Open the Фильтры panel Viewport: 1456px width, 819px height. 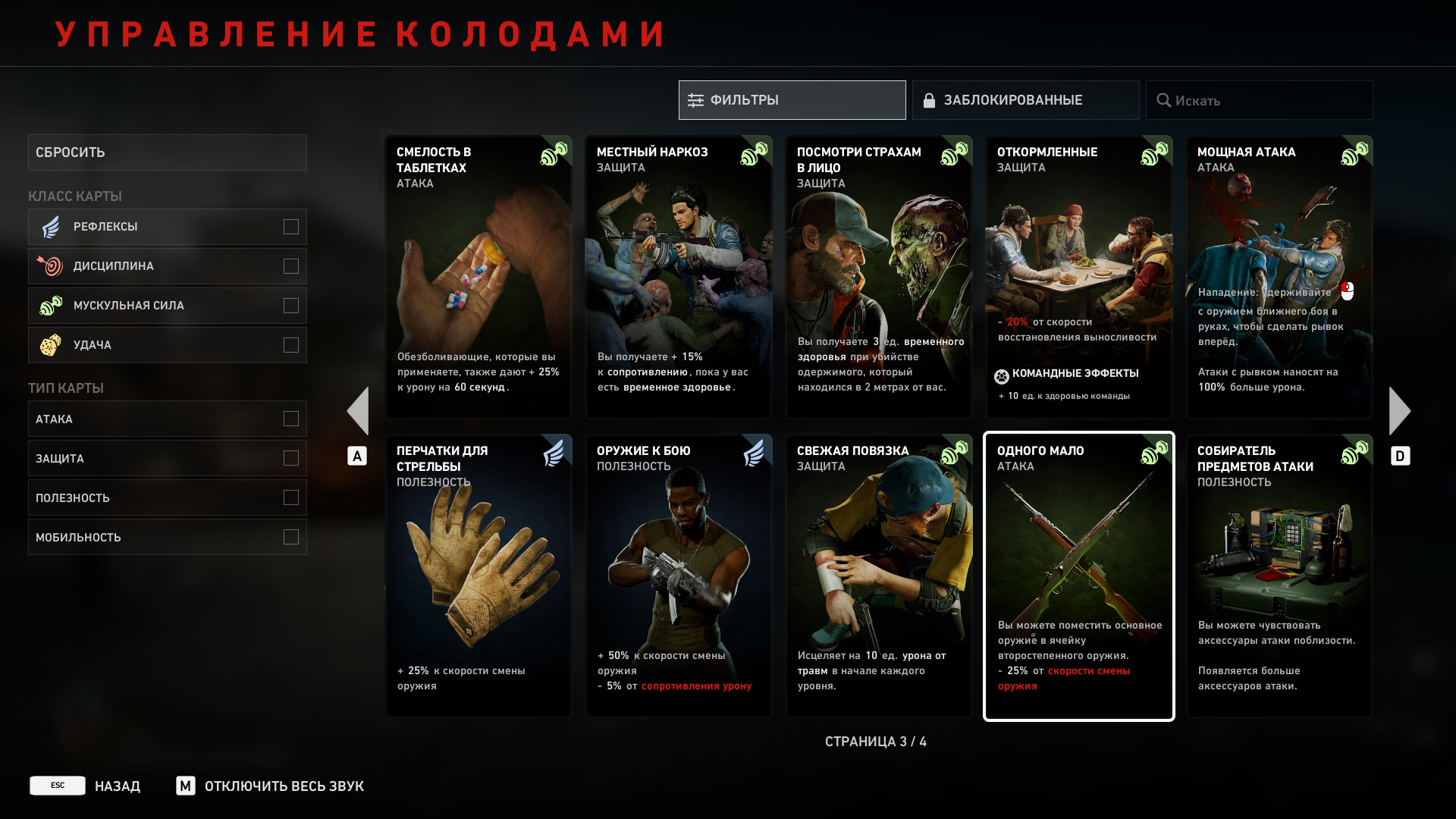coord(791,99)
